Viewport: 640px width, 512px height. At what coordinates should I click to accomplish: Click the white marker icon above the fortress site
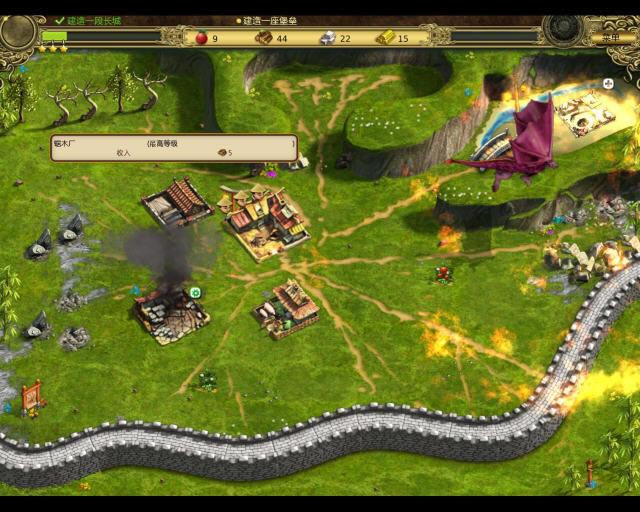[609, 84]
